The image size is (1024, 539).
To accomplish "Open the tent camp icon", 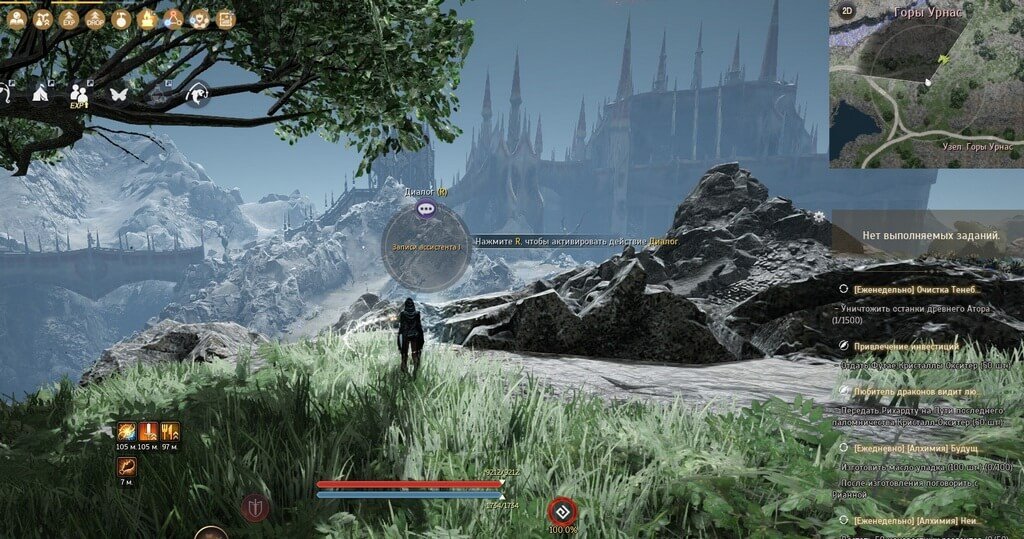I will [41, 93].
